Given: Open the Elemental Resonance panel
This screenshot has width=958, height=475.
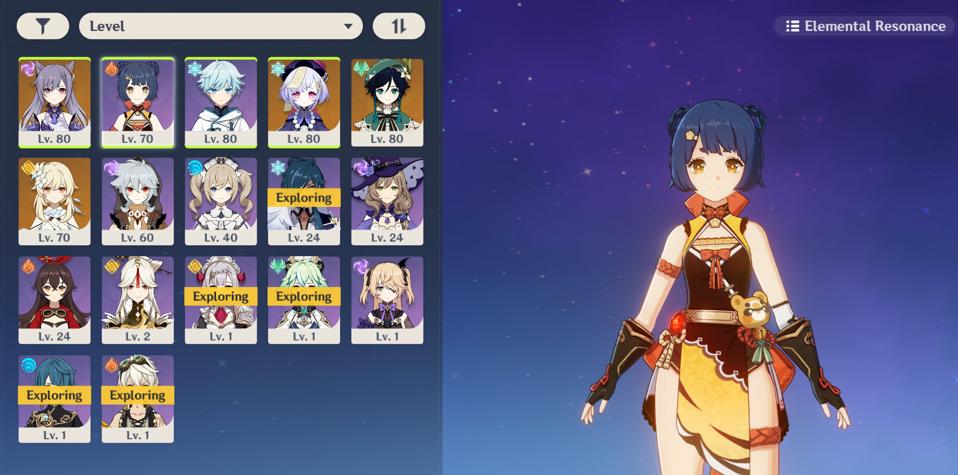Looking at the screenshot, I should 865,26.
